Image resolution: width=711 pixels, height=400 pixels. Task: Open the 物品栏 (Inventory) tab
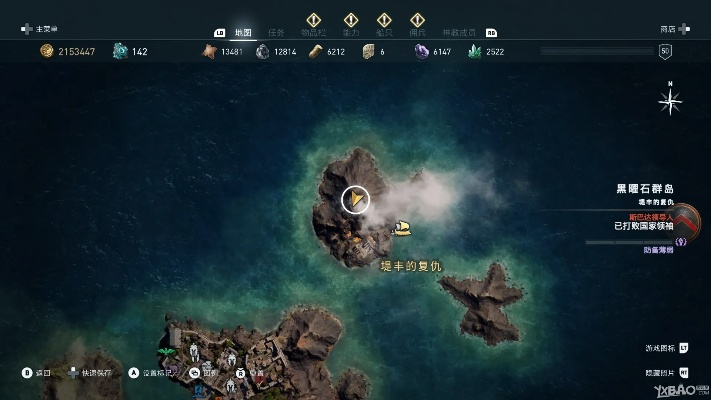tap(313, 32)
